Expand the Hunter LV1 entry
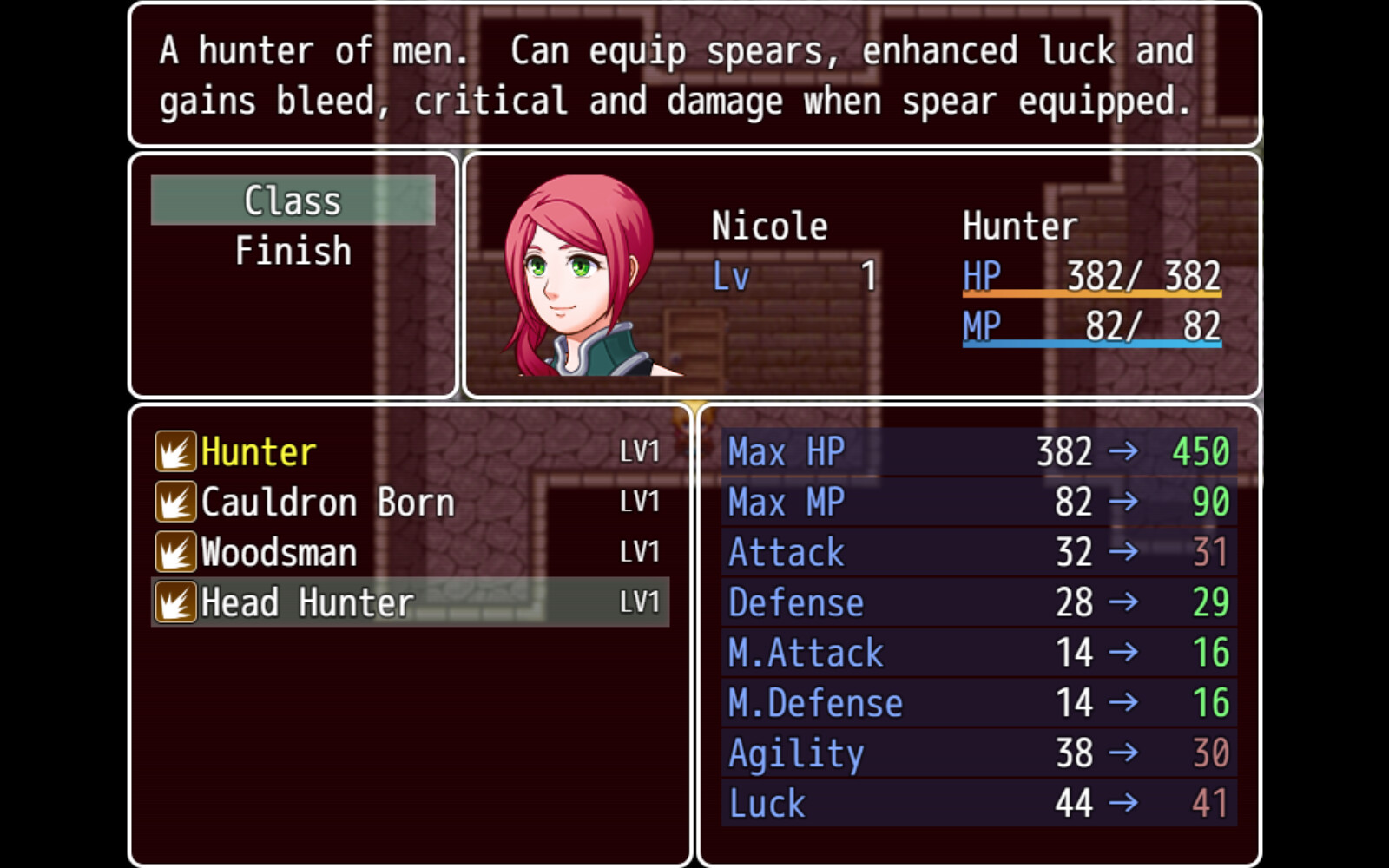 (x=639, y=450)
